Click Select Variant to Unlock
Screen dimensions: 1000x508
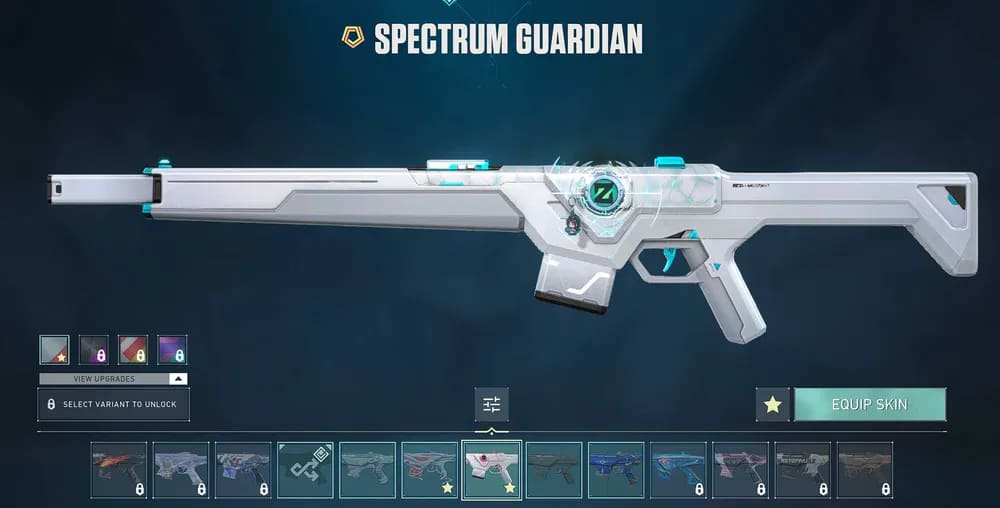[113, 404]
